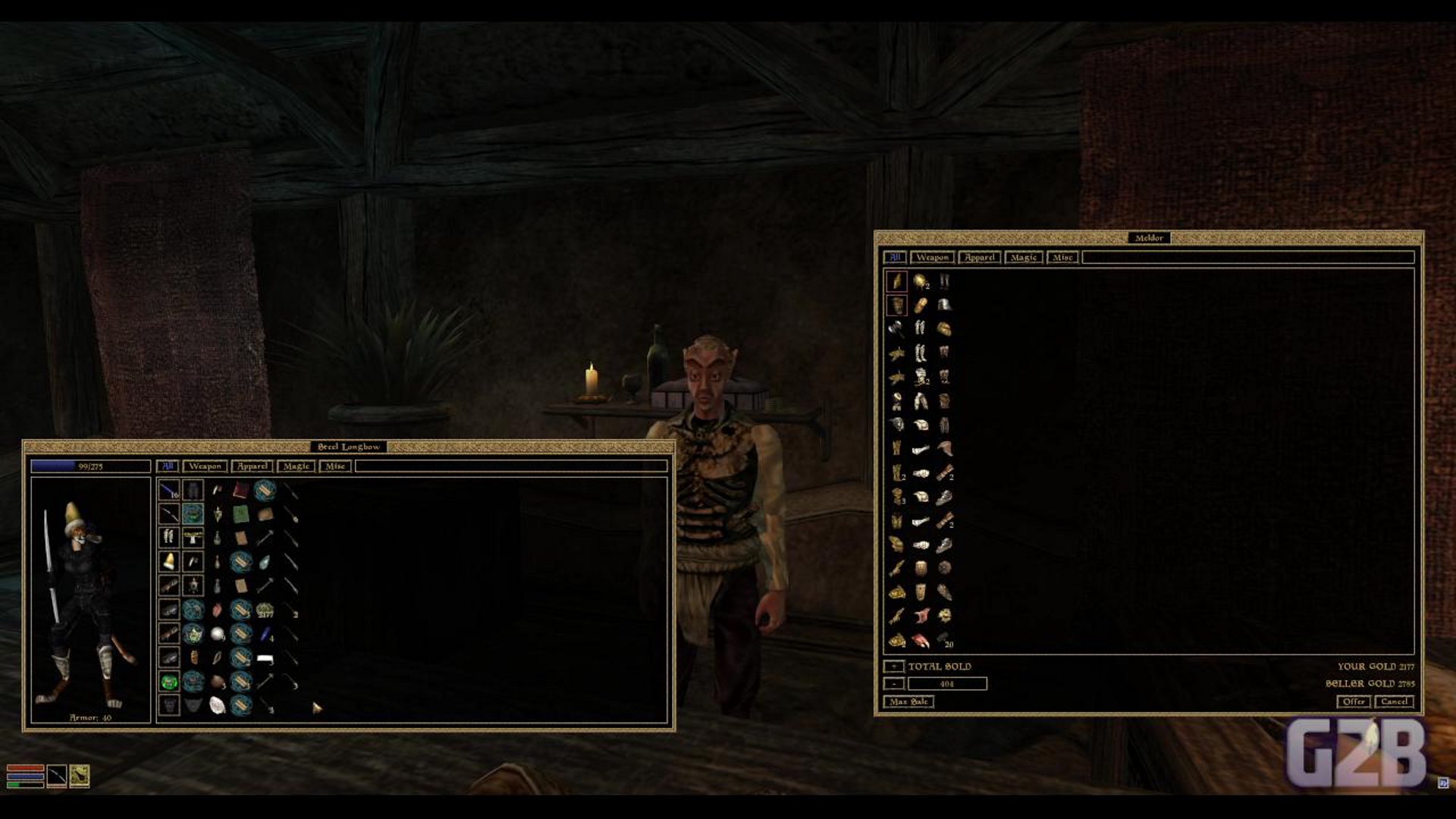Filter Meldor's goods by Magic
This screenshot has height=819, width=1456.
tap(1023, 258)
